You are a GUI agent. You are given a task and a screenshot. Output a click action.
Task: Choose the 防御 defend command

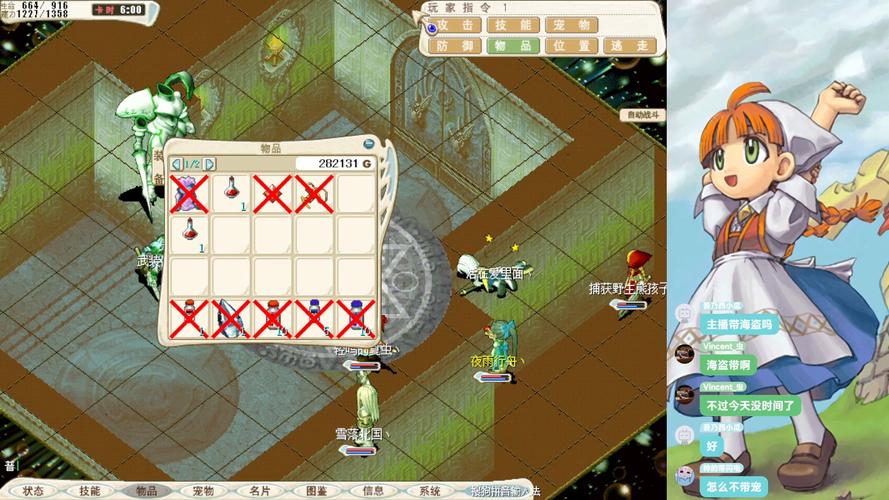456,46
